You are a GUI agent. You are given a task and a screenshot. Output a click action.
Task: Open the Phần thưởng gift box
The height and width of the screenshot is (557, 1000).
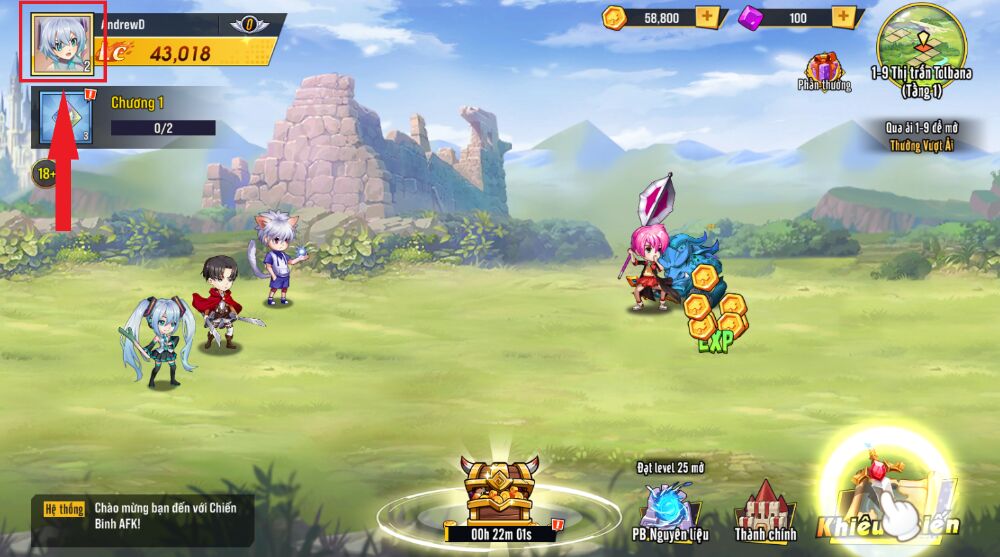point(826,70)
